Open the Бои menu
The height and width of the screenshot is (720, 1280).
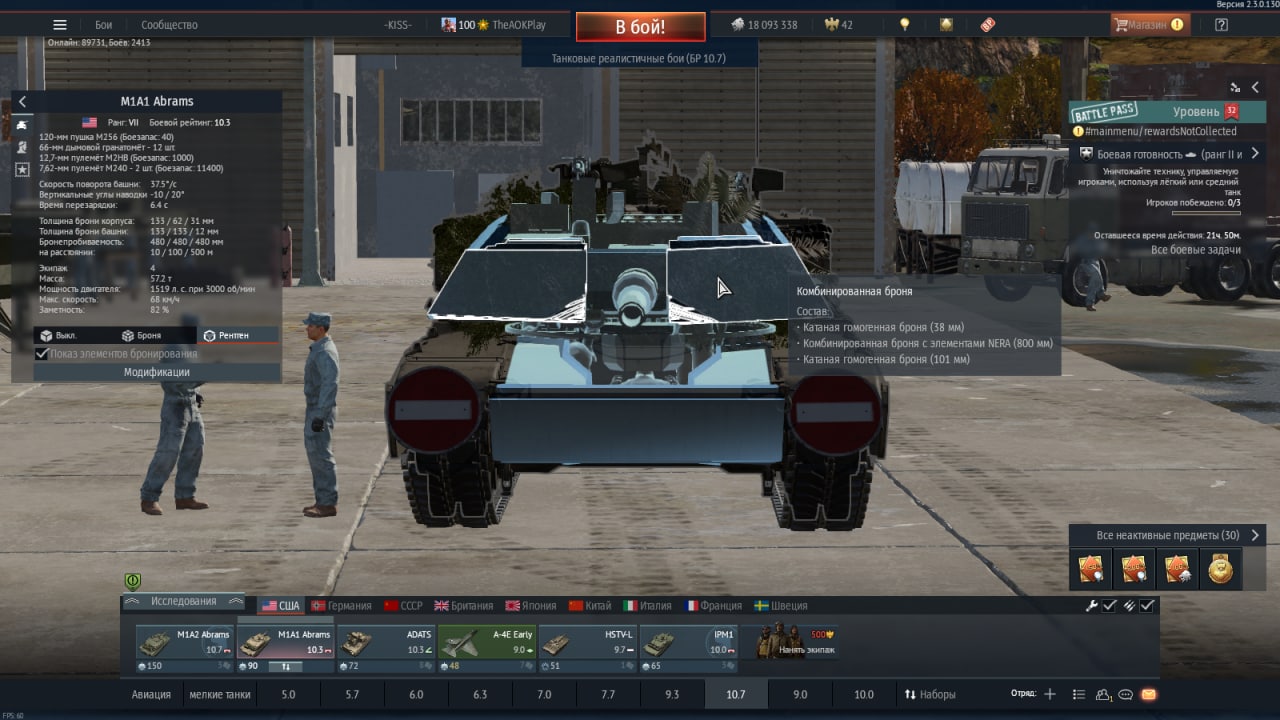(103, 25)
